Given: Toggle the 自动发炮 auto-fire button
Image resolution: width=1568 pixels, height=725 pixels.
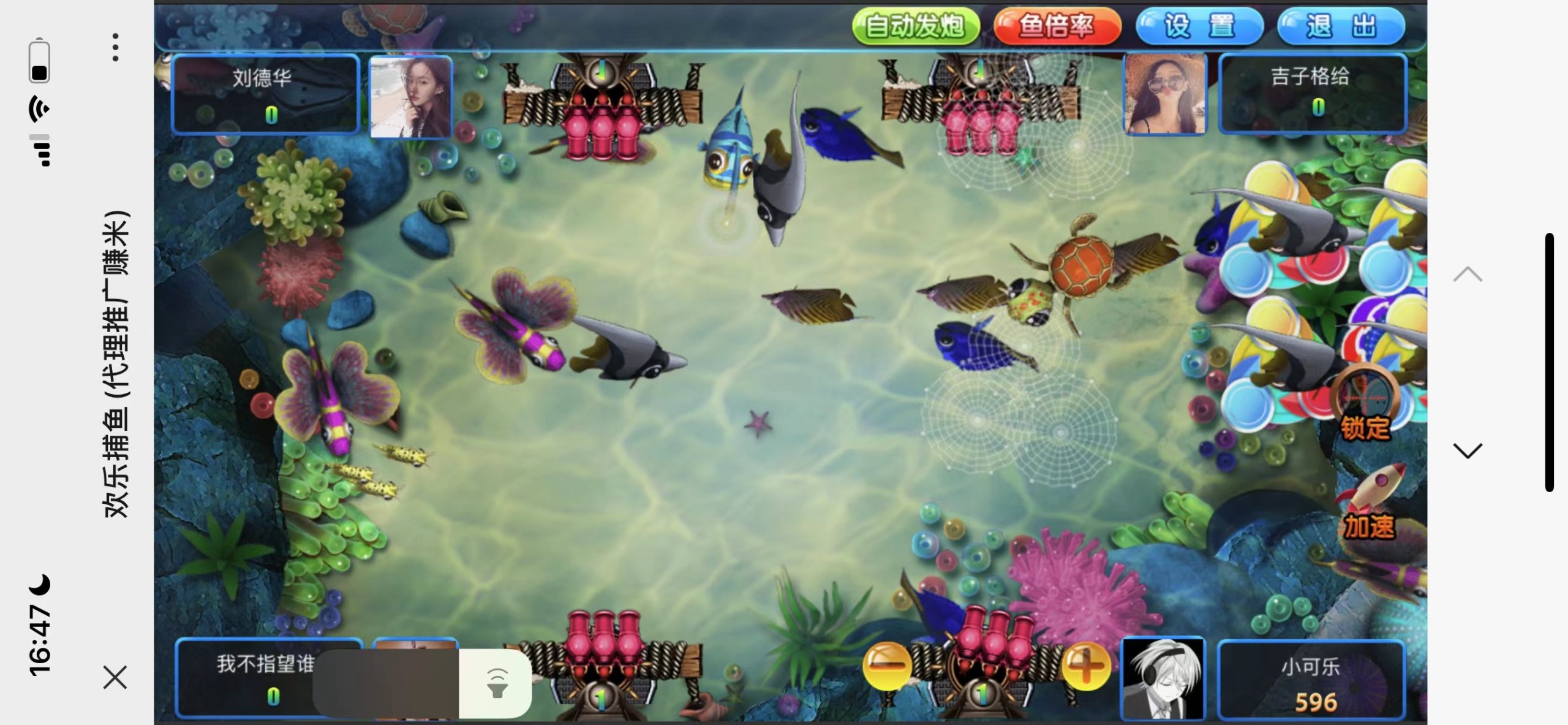Looking at the screenshot, I should pos(916,26).
